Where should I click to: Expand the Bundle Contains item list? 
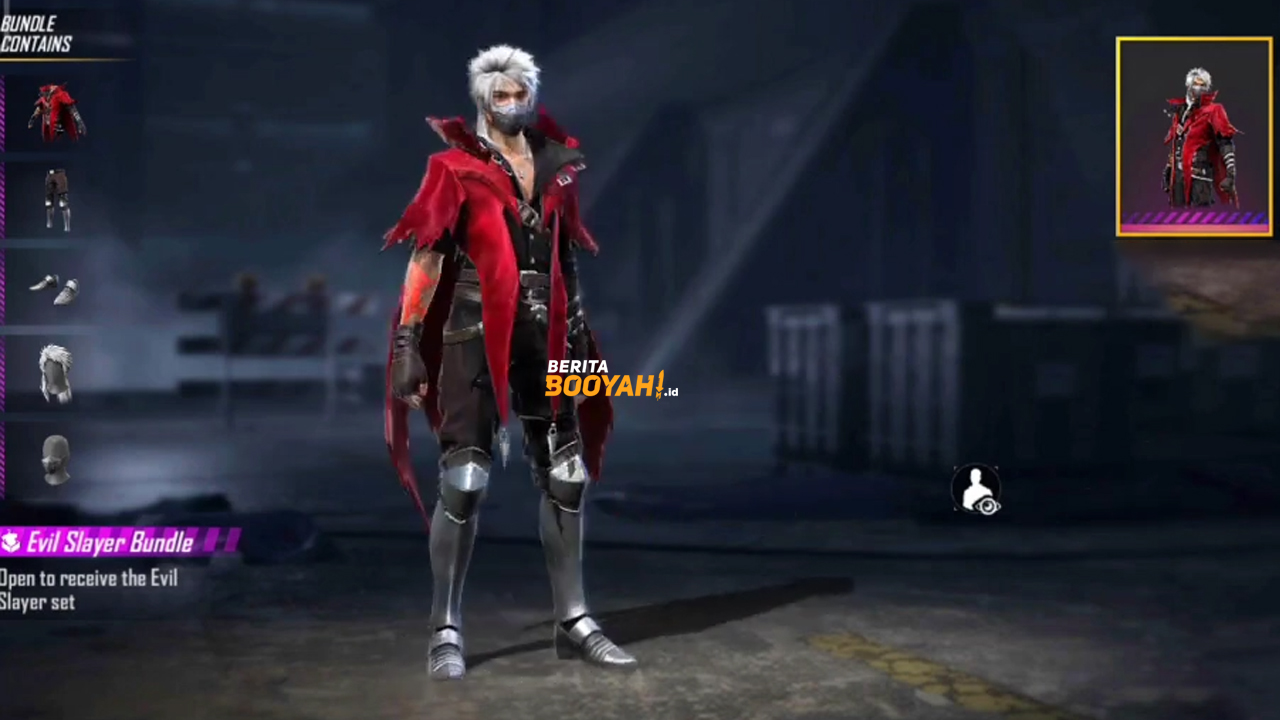(x=35, y=30)
